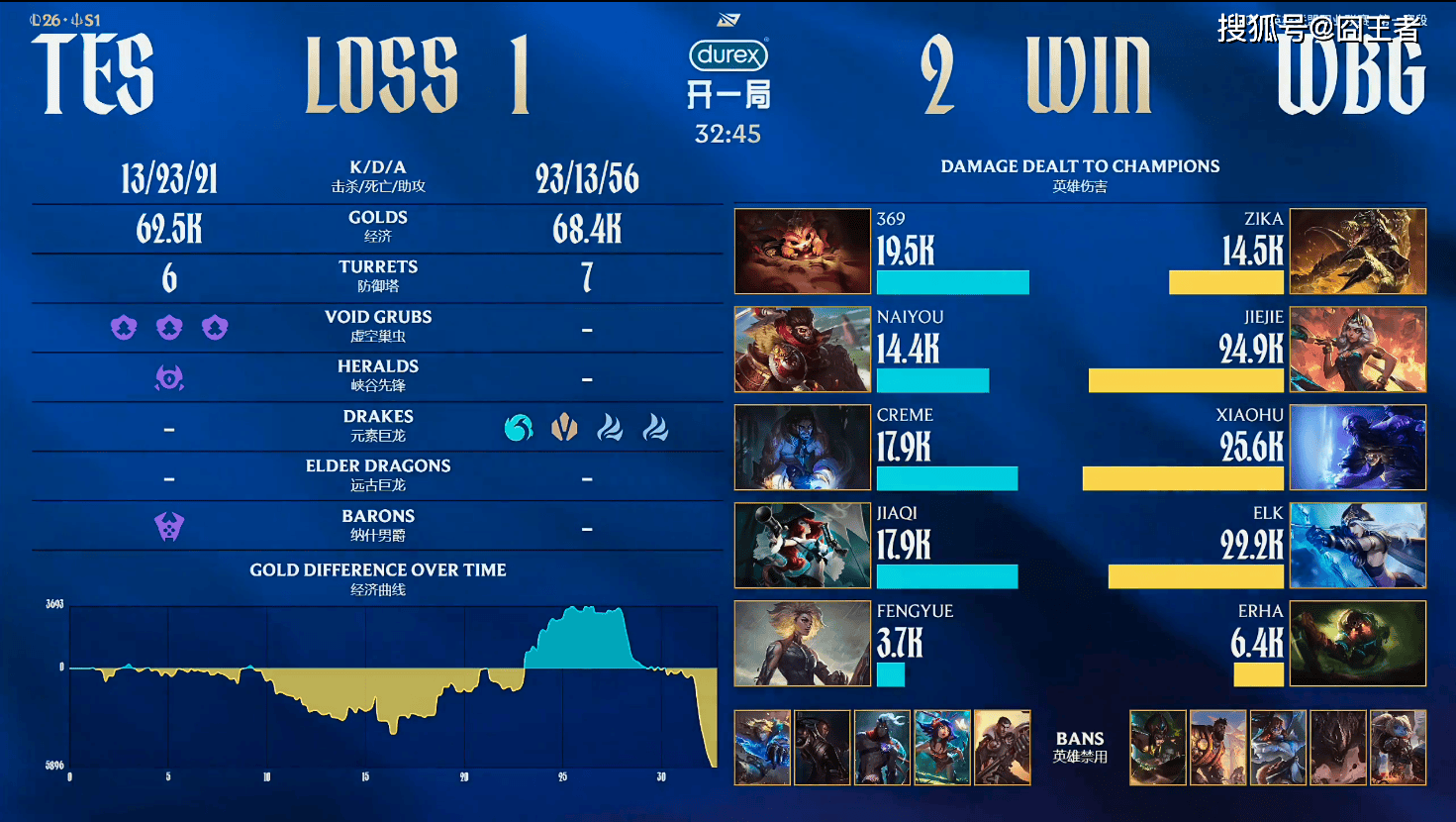The height and width of the screenshot is (822, 1456).
Task: Select Elk's Ashe champion portrait
Action: (1358, 545)
